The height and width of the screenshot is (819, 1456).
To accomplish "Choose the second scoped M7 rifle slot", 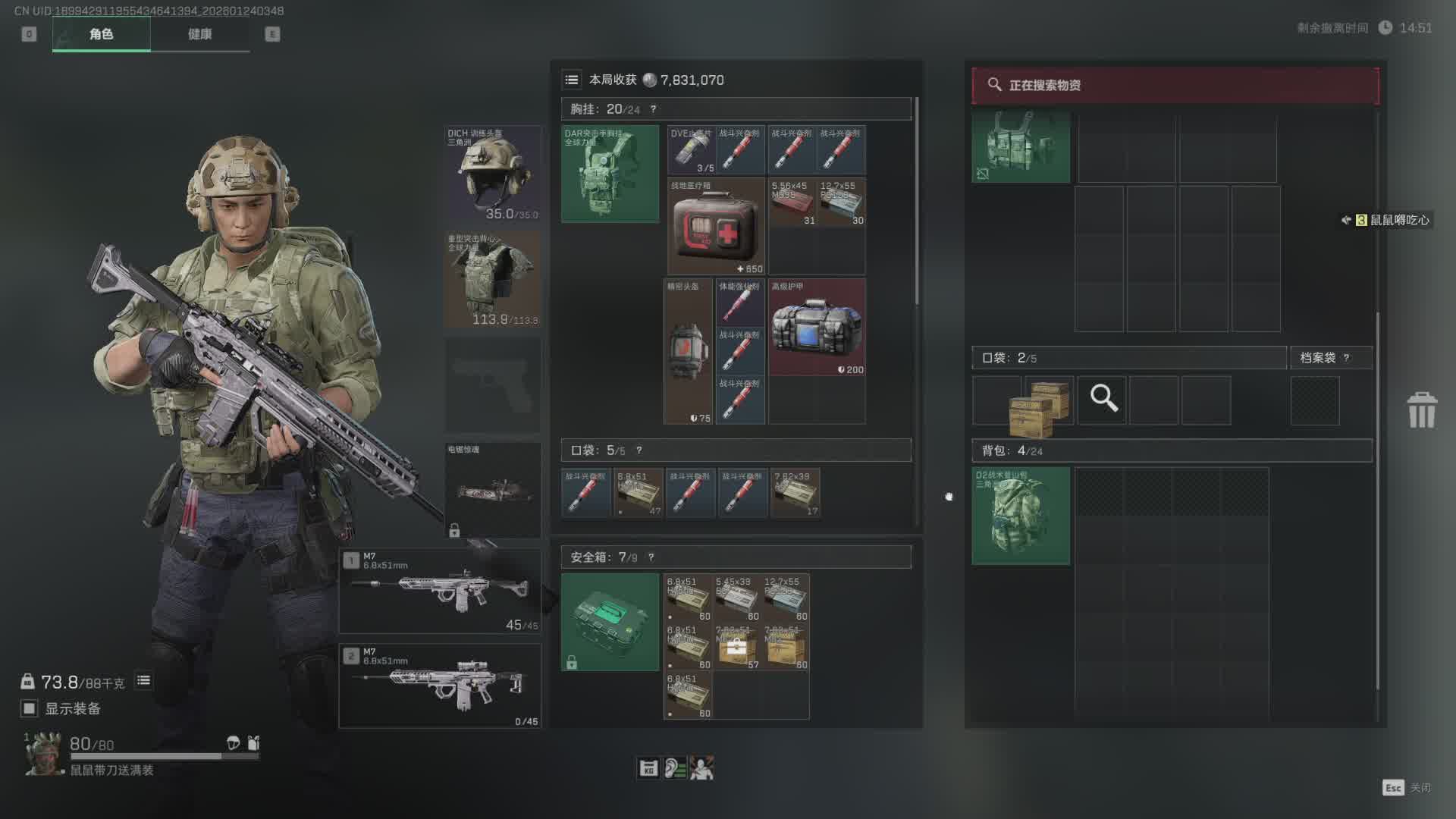I will (x=440, y=686).
